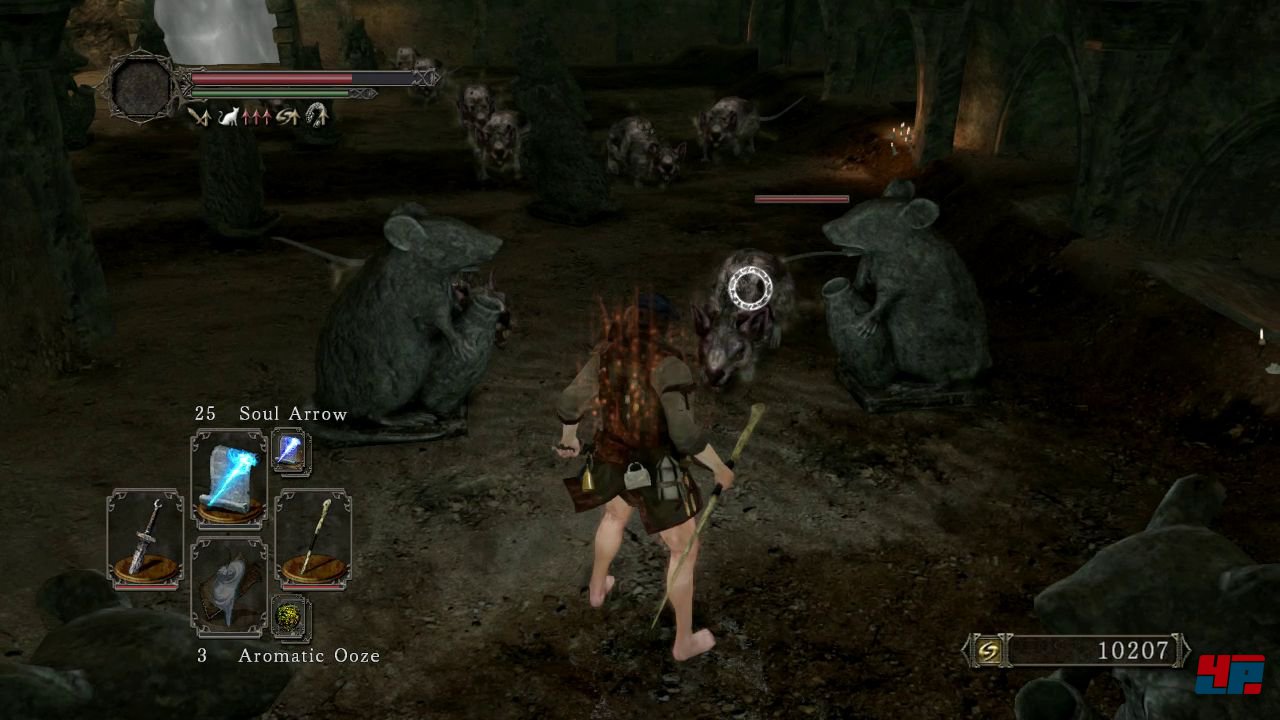The width and height of the screenshot is (1280, 720).
Task: Click the 4P logo watermark
Action: pyautogui.click(x=1229, y=675)
